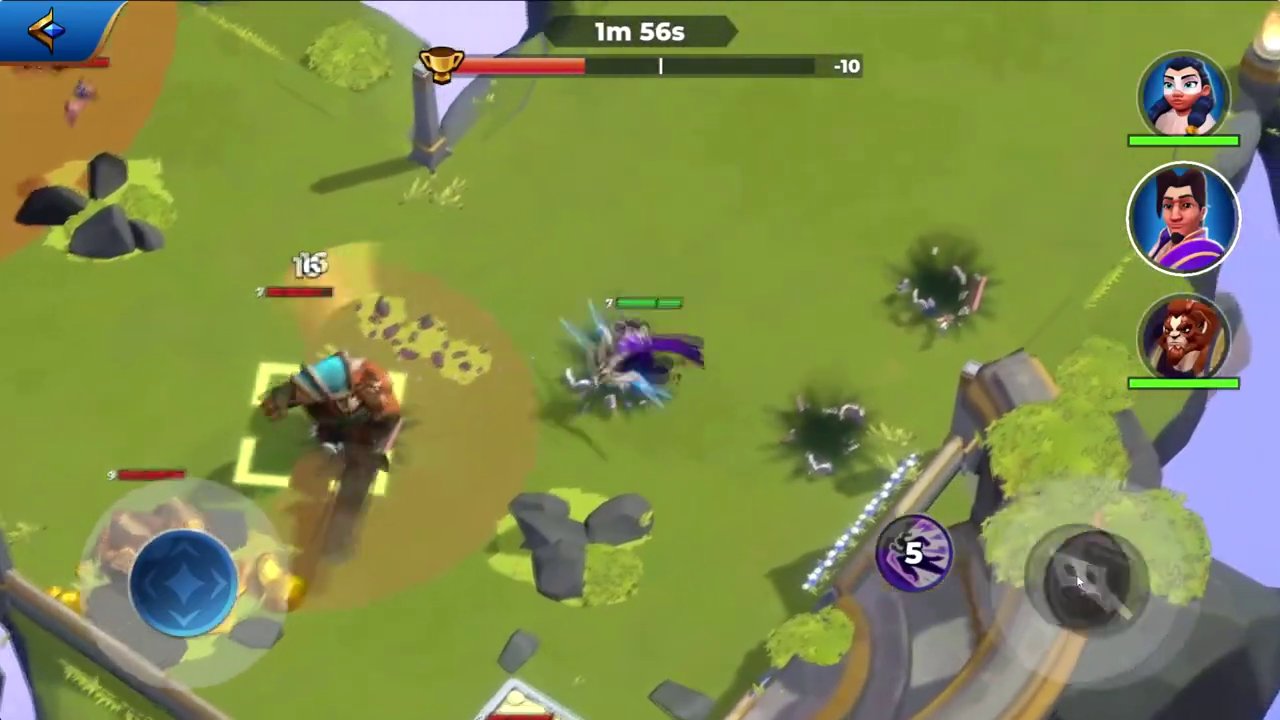The image size is (1280, 720).
Task: Click the 1m 56s match timer banner
Action: click(638, 31)
